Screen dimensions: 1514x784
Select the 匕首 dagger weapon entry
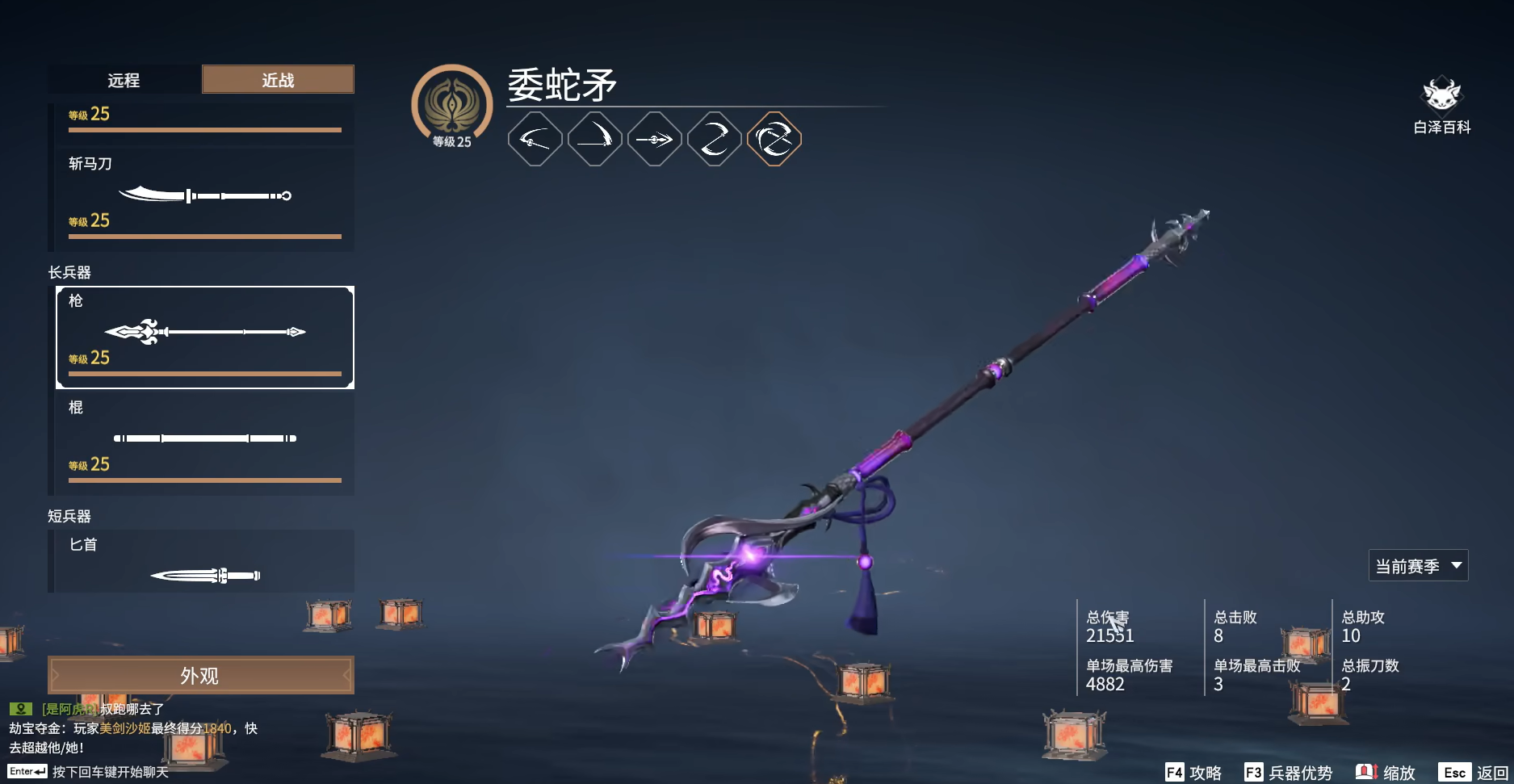pyautogui.click(x=202, y=563)
